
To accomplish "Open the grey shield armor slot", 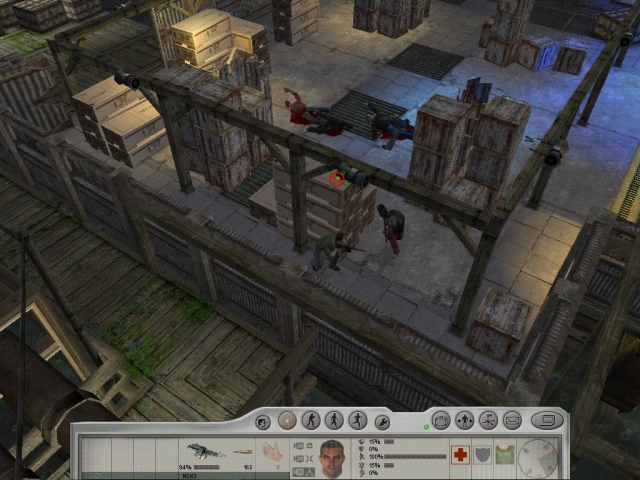I will tap(482, 455).
